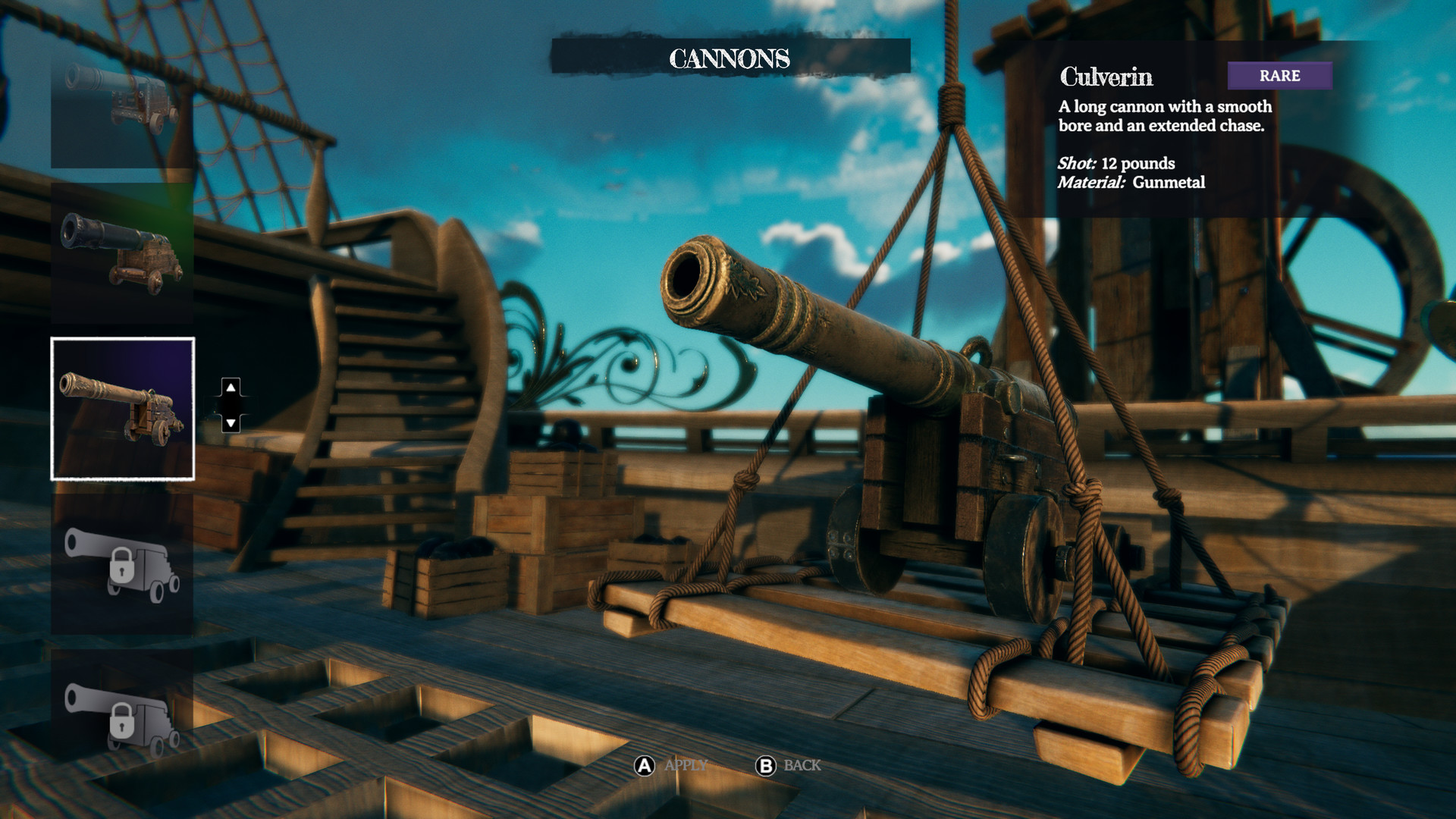Open the CANNONS category header
The height and width of the screenshot is (819, 1456).
[730, 55]
